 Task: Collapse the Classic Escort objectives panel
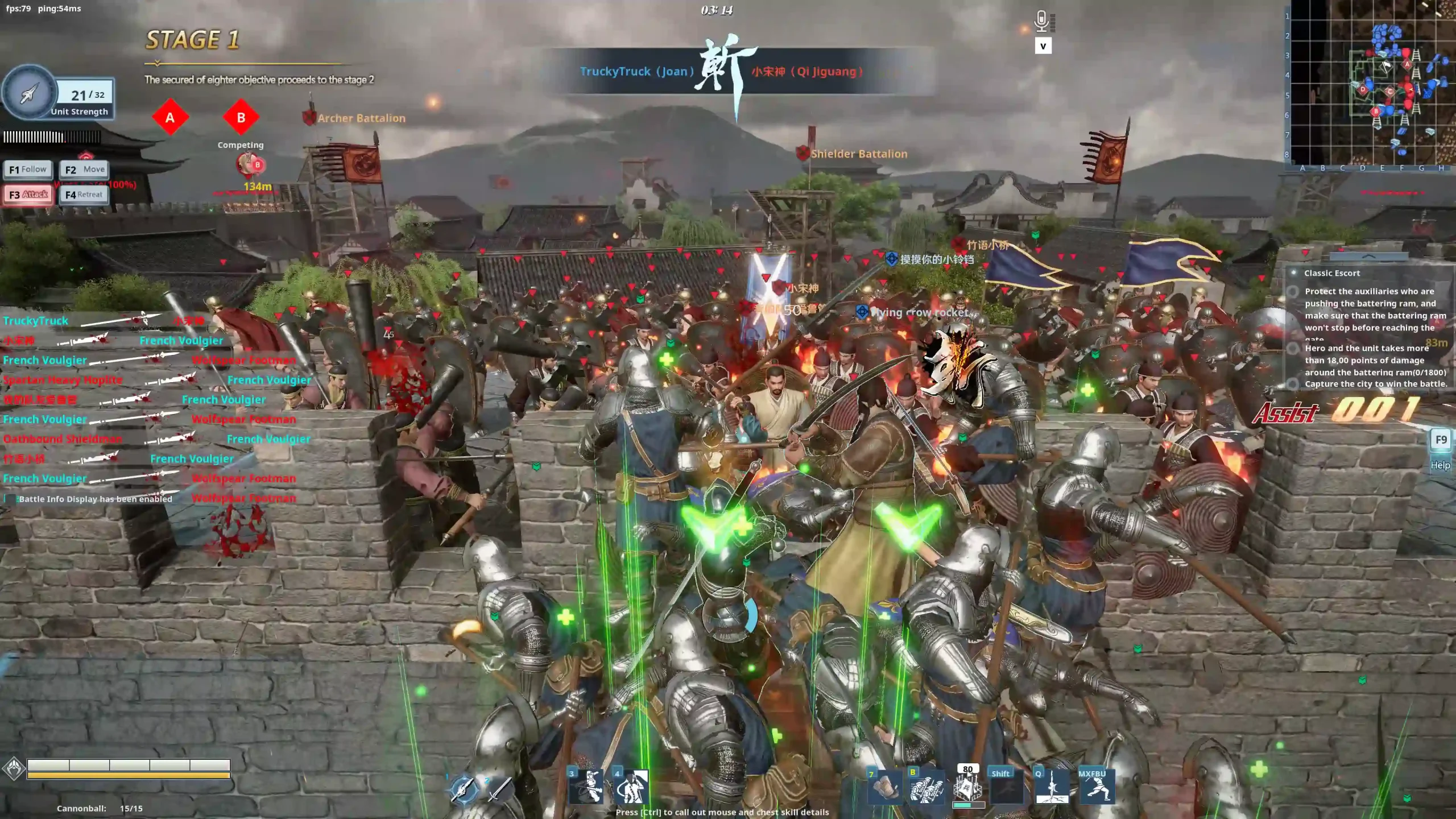click(1369, 257)
